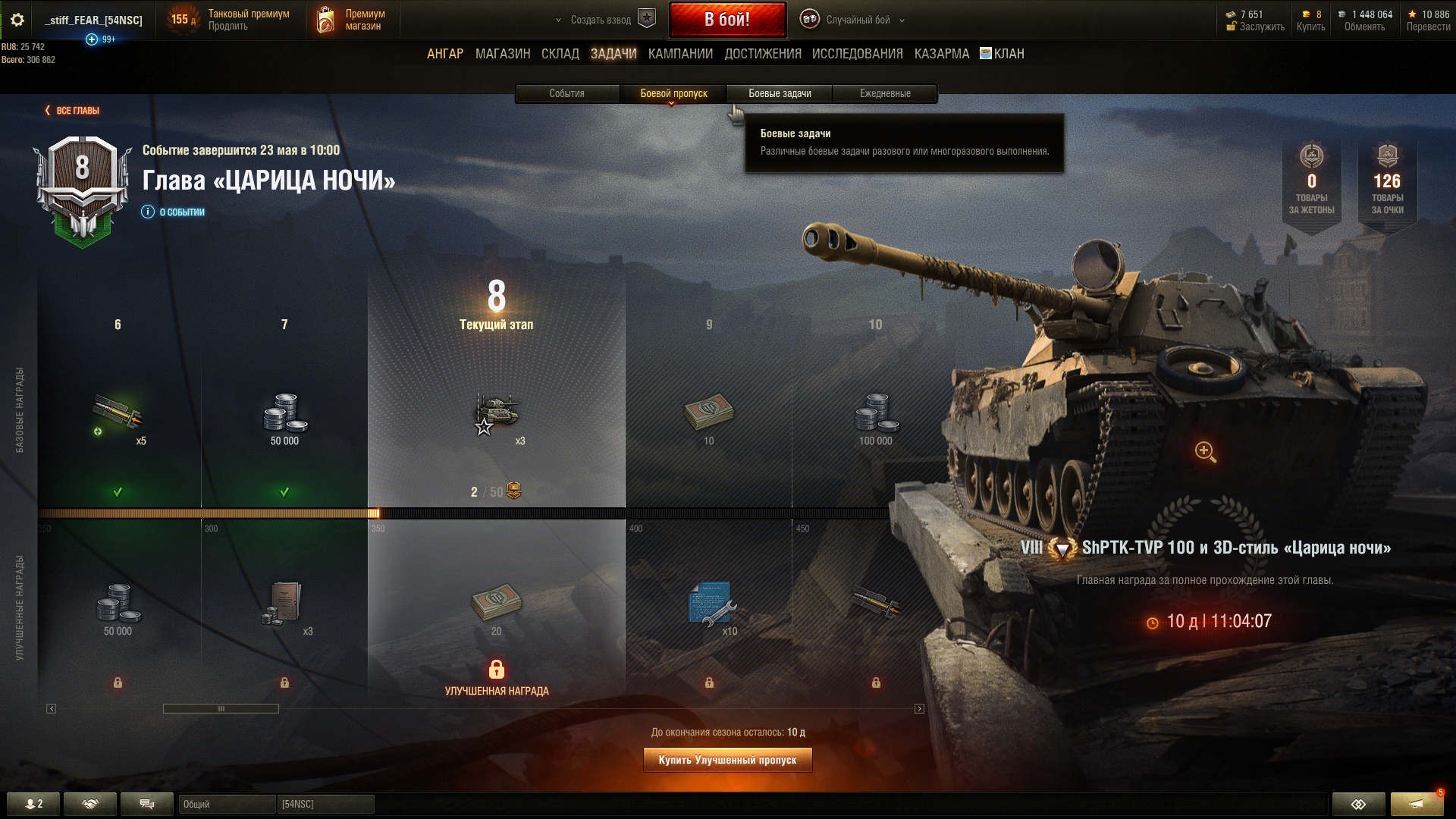Click Создать взвод to create platoon
Image resolution: width=1456 pixels, height=819 pixels.
pyautogui.click(x=604, y=20)
